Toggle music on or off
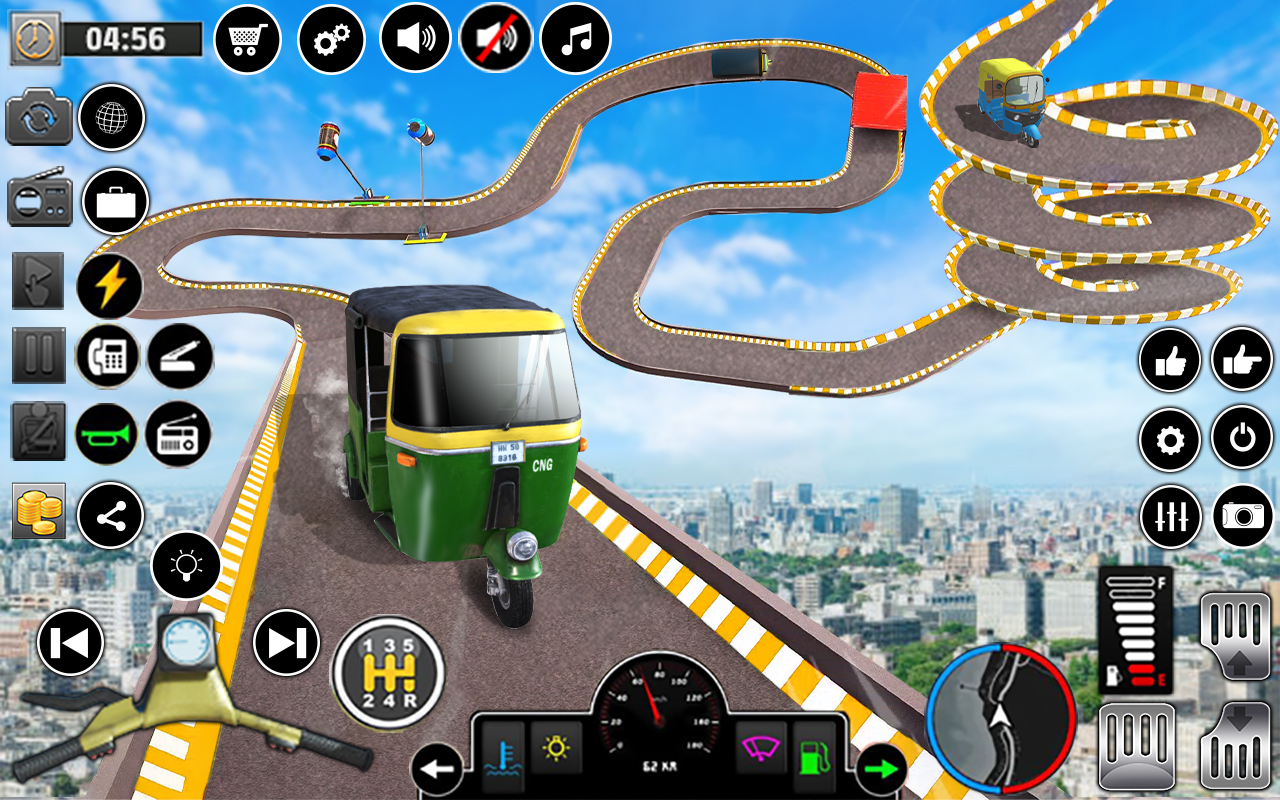Viewport: 1280px width, 800px height. pos(574,37)
